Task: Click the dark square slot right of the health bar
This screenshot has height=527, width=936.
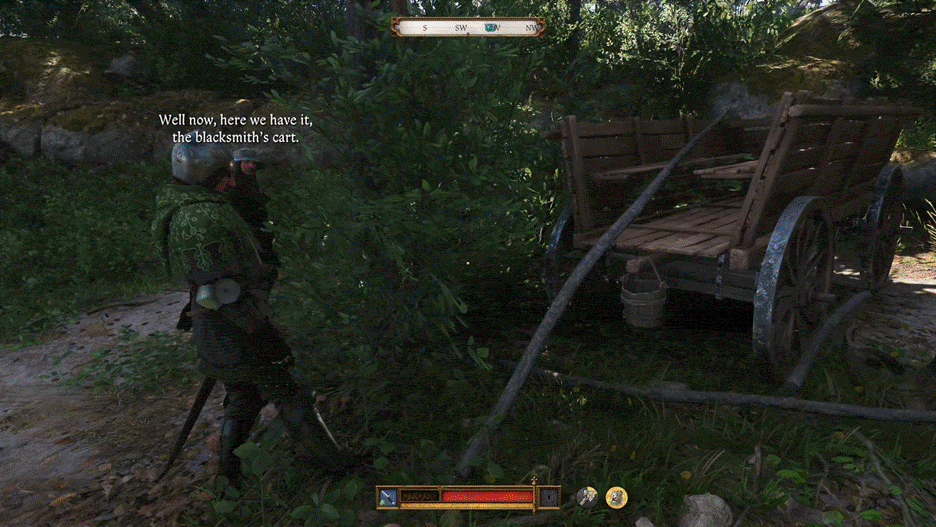Action: coord(549,496)
